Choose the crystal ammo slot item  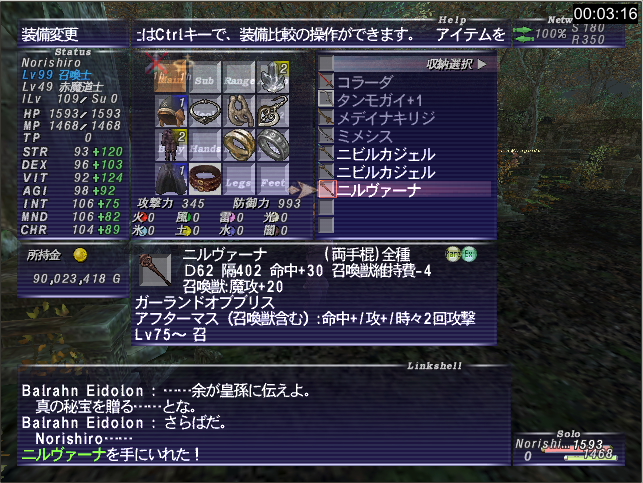(273, 78)
